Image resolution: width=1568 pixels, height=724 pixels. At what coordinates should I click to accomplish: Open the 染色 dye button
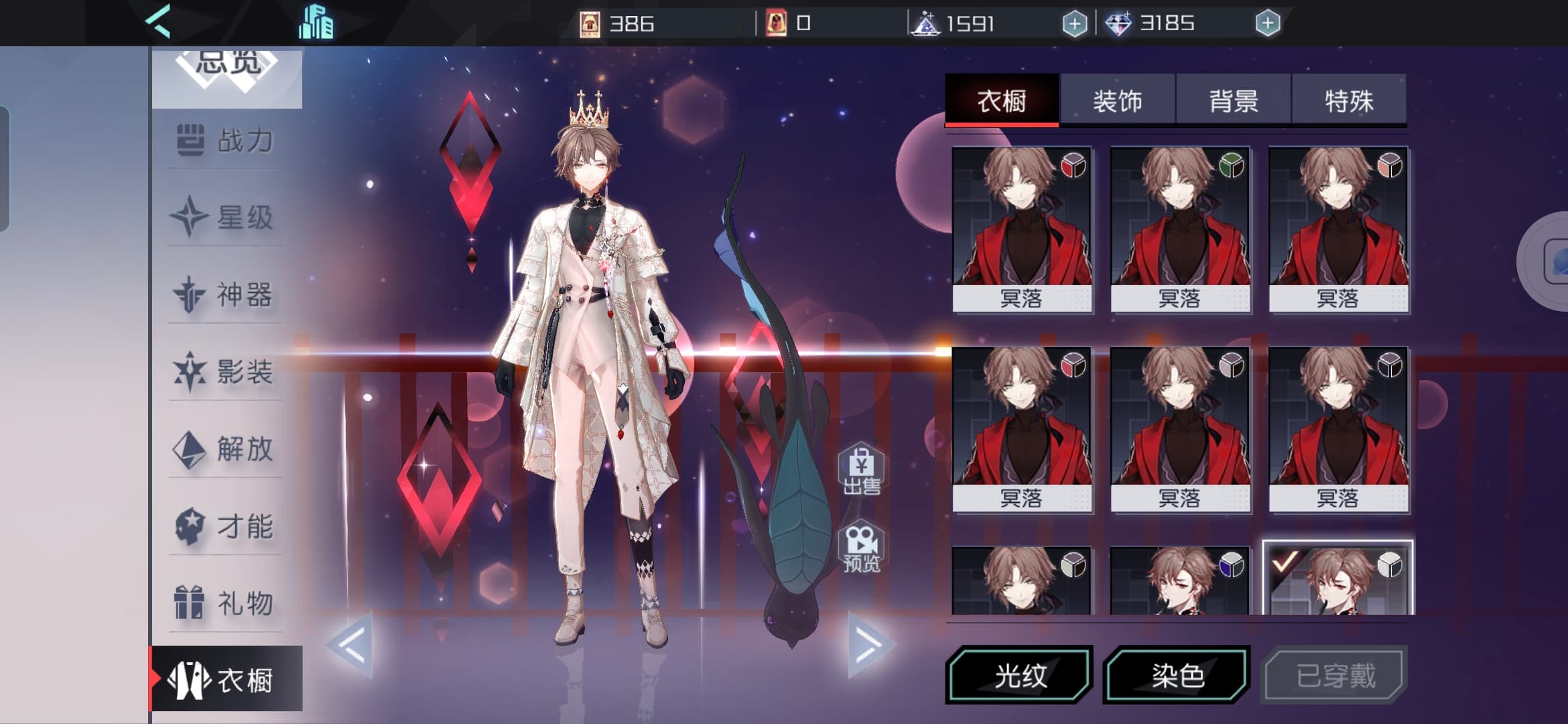(1177, 675)
